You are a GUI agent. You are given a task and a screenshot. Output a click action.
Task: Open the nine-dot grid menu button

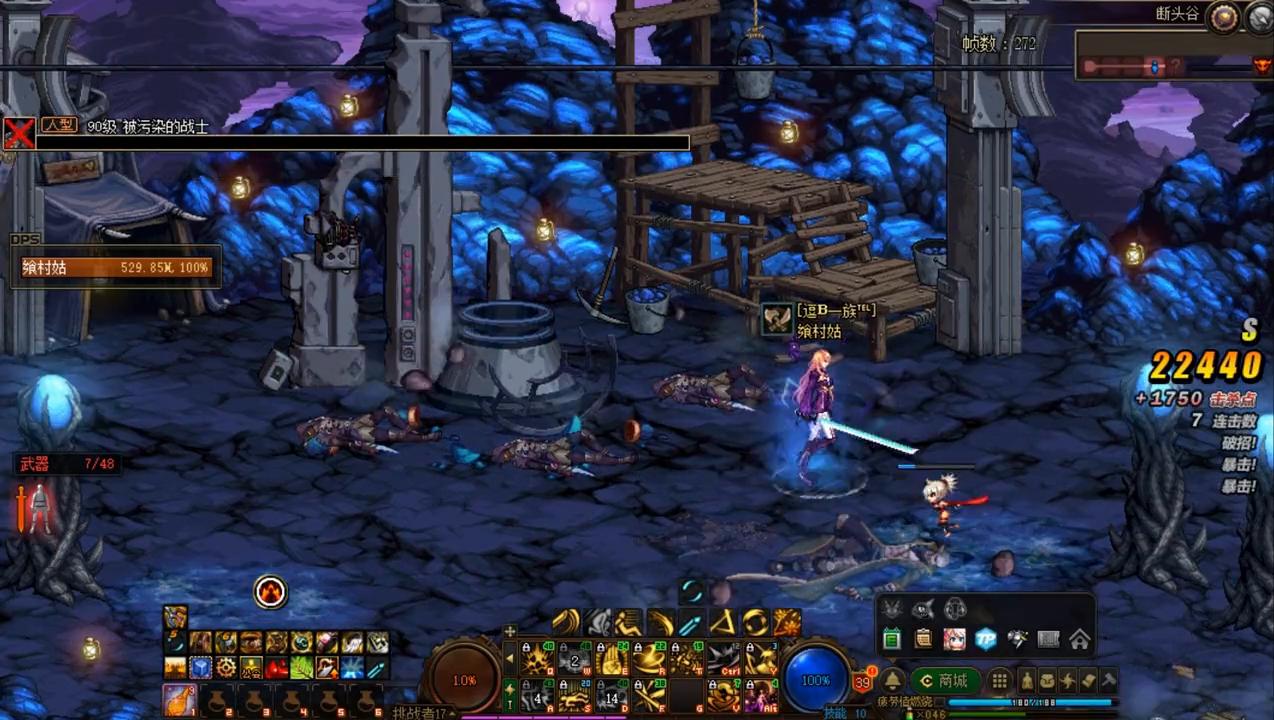click(x=999, y=681)
